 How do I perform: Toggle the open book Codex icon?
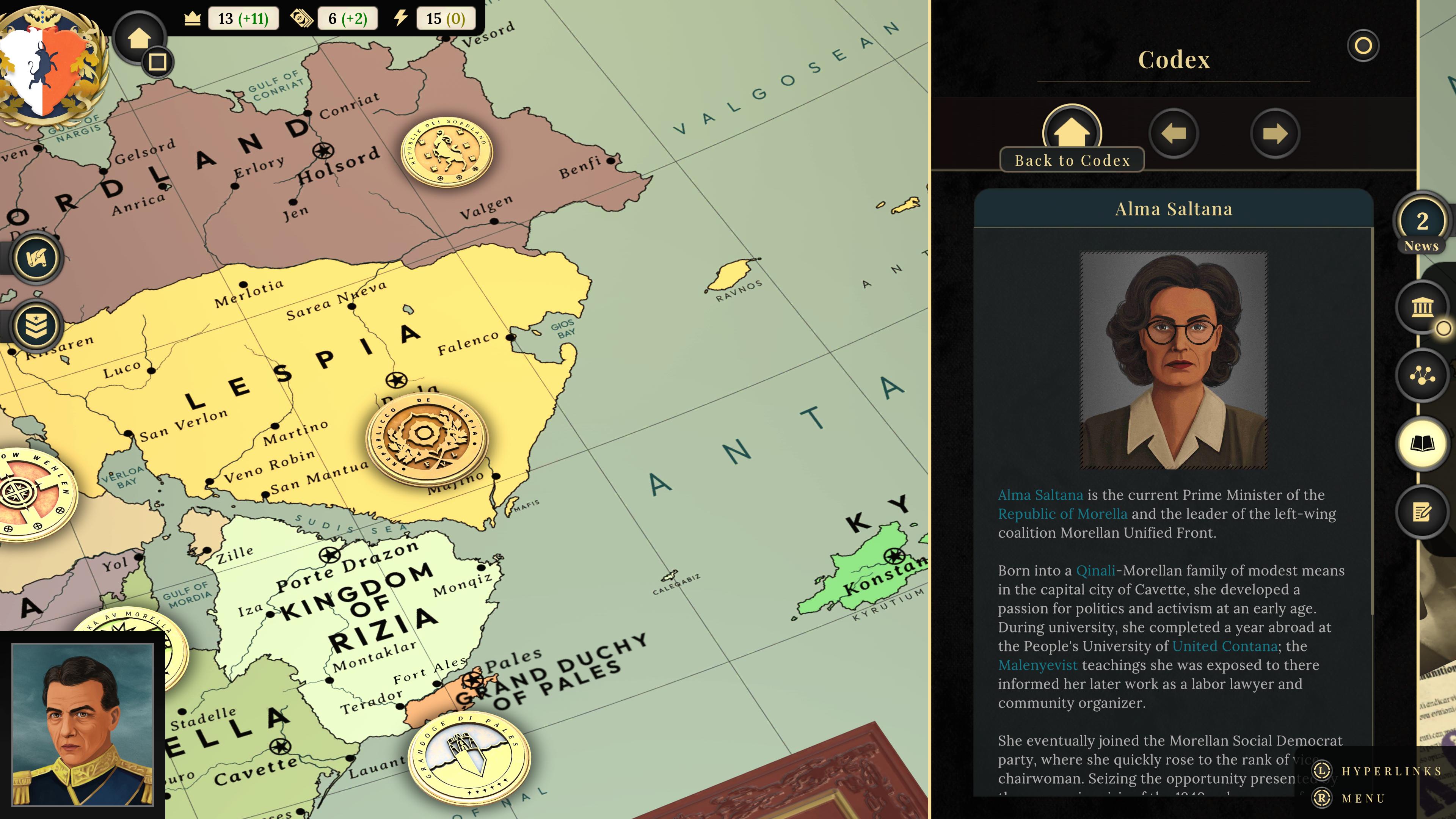click(1421, 443)
